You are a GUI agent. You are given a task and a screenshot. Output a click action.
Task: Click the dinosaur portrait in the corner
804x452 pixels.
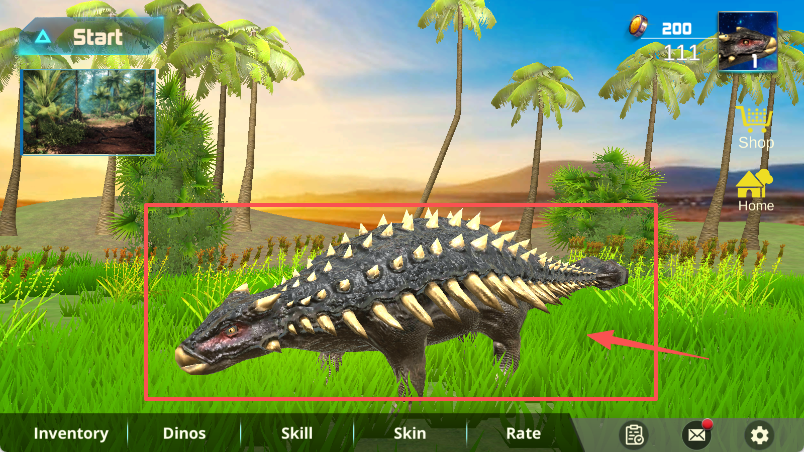[x=747, y=42]
